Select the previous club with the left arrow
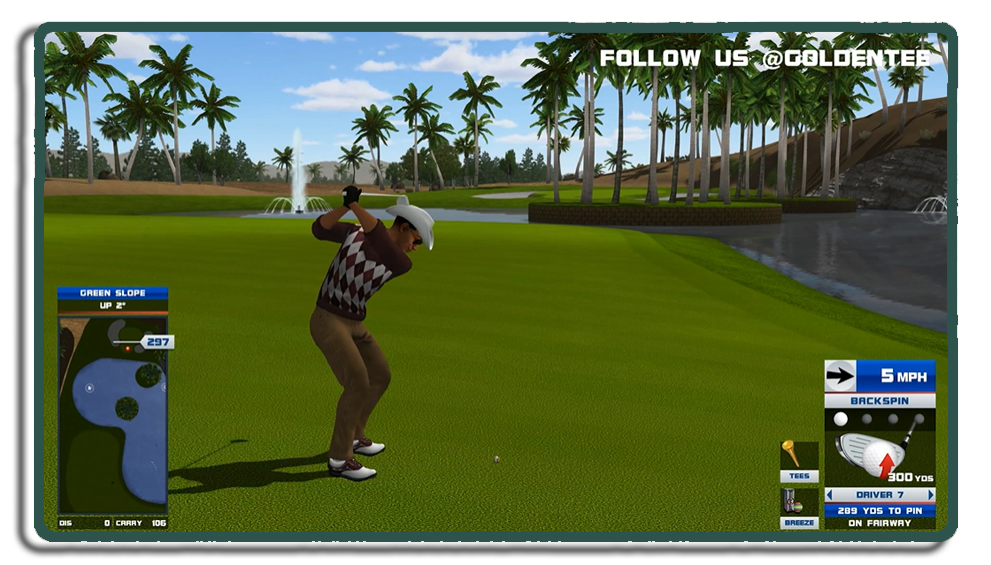991x565 pixels. tap(829, 495)
